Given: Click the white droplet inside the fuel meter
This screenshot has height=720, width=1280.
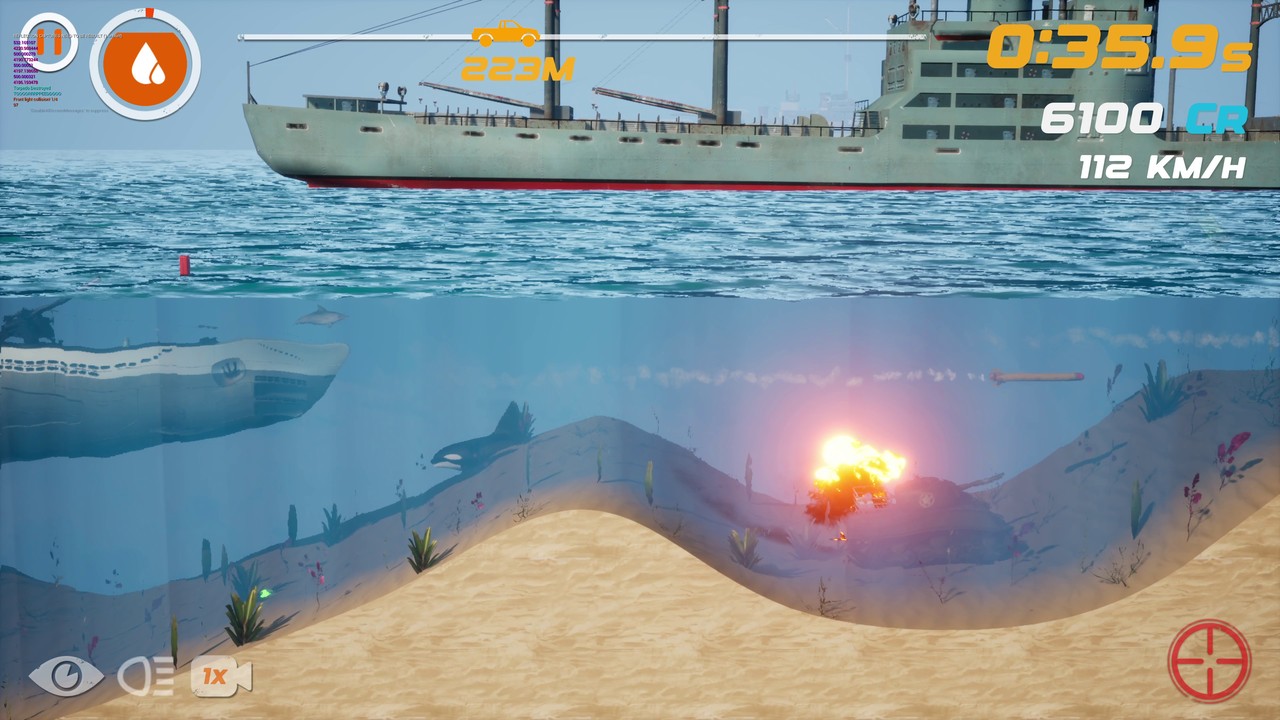Looking at the screenshot, I should tap(146, 62).
